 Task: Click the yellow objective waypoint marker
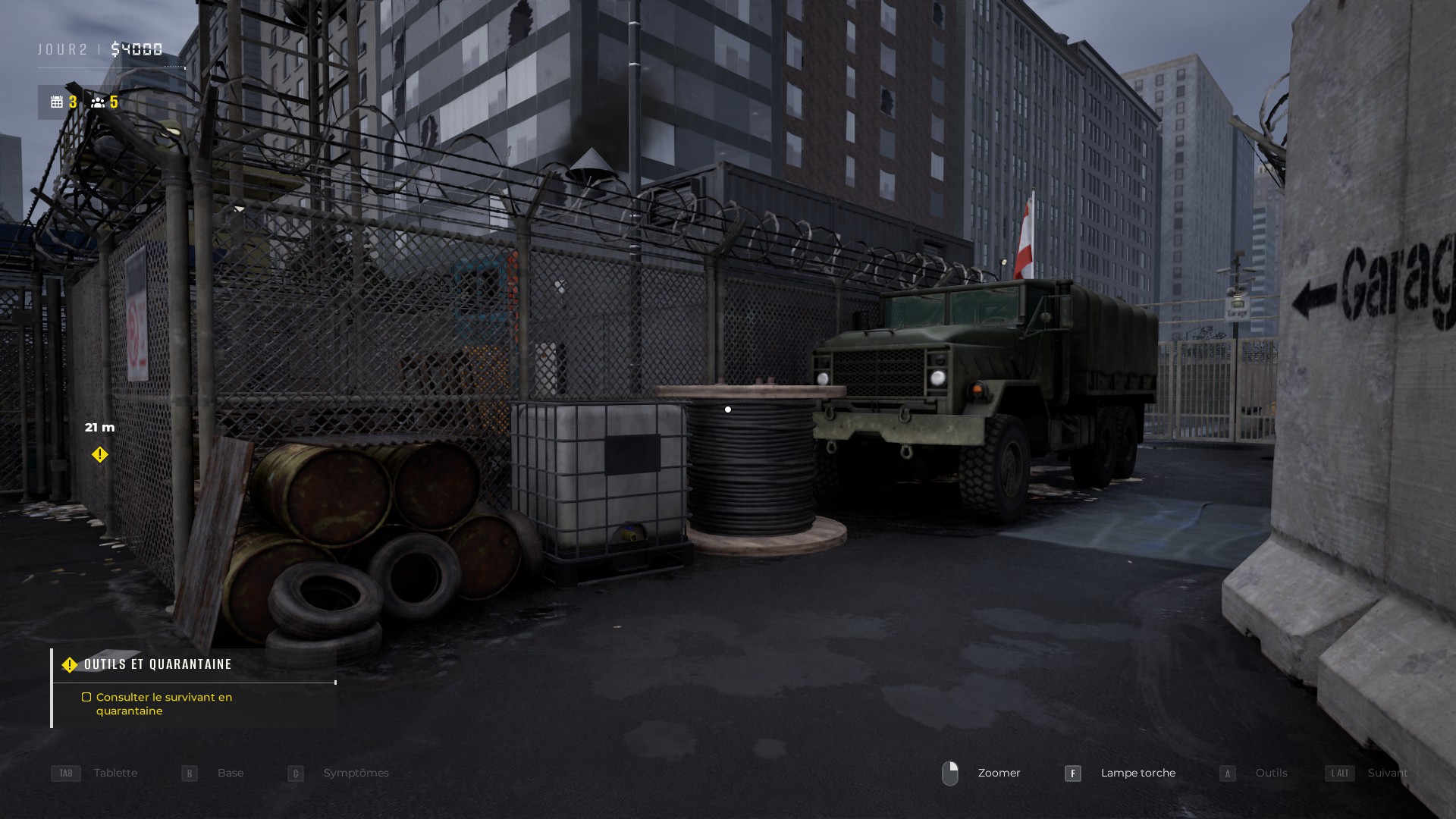tap(99, 455)
